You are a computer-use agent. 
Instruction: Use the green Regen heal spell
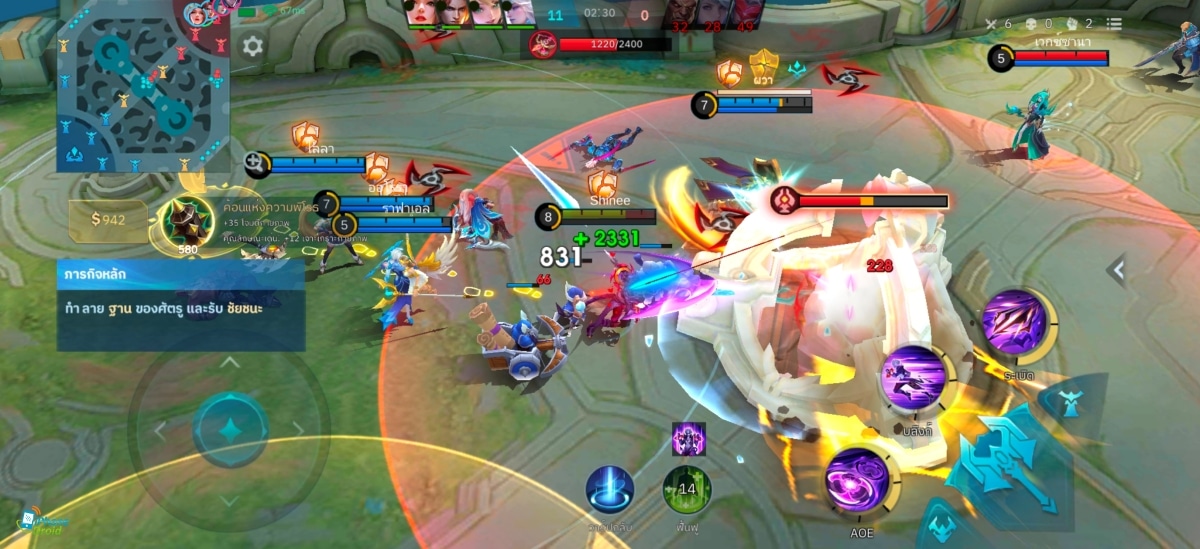687,490
